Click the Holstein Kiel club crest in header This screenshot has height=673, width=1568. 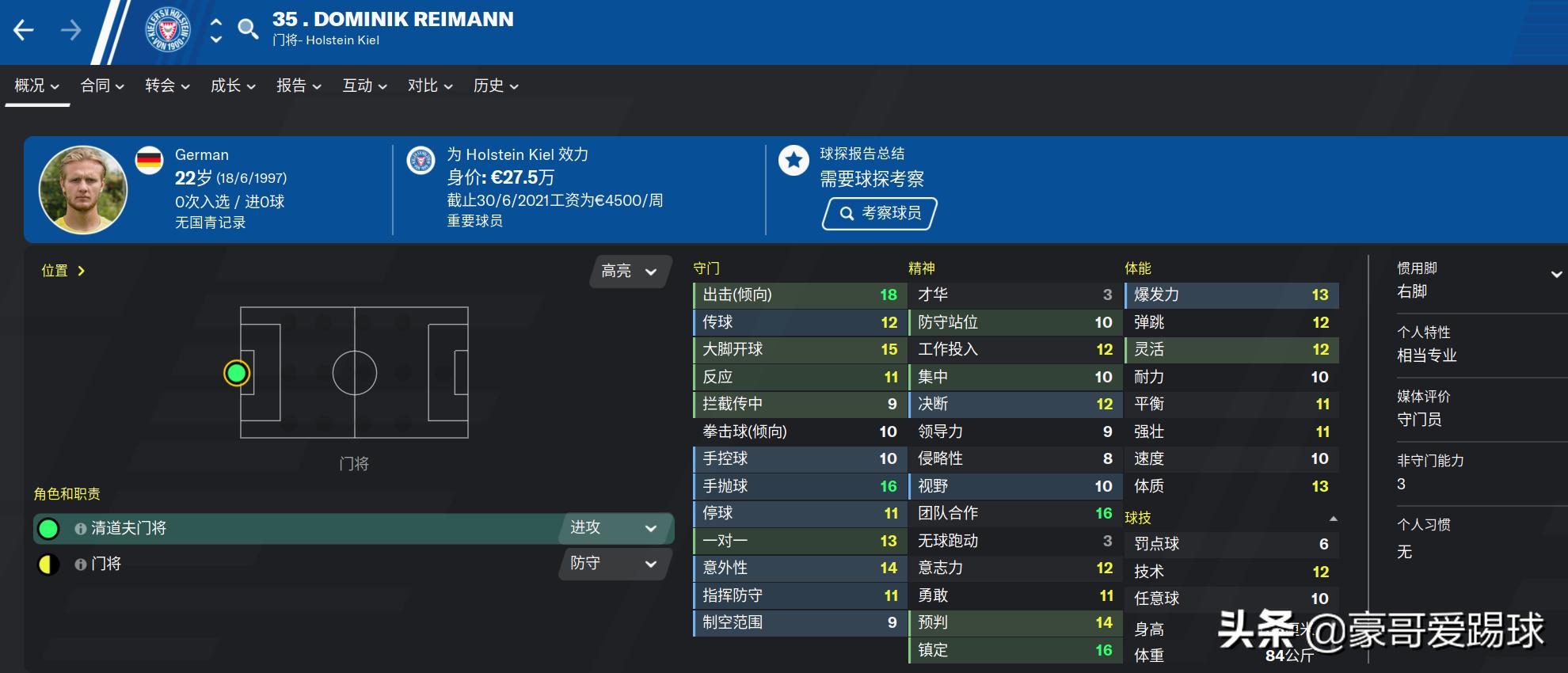pyautogui.click(x=167, y=30)
